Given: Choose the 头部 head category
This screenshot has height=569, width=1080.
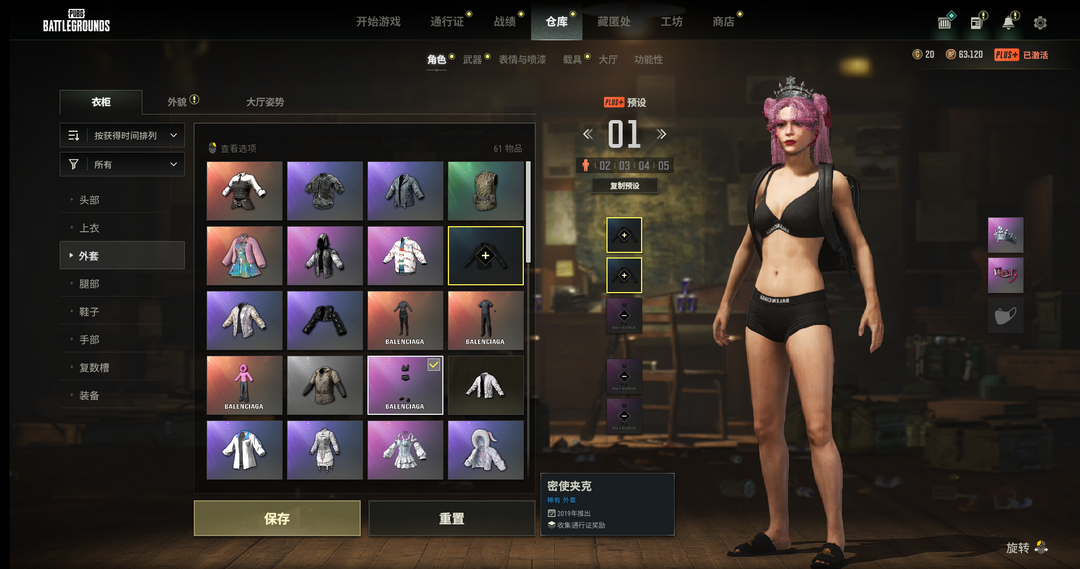Looking at the screenshot, I should coord(90,200).
